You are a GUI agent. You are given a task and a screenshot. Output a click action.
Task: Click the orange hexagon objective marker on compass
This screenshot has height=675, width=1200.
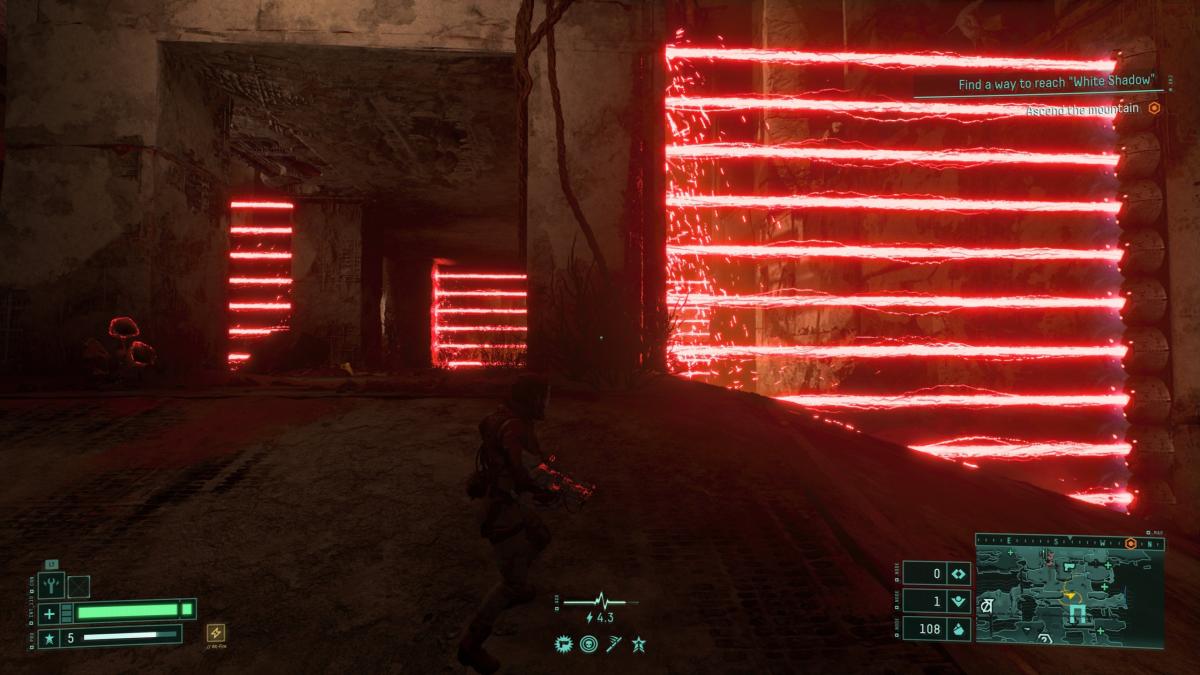[x=1130, y=544]
